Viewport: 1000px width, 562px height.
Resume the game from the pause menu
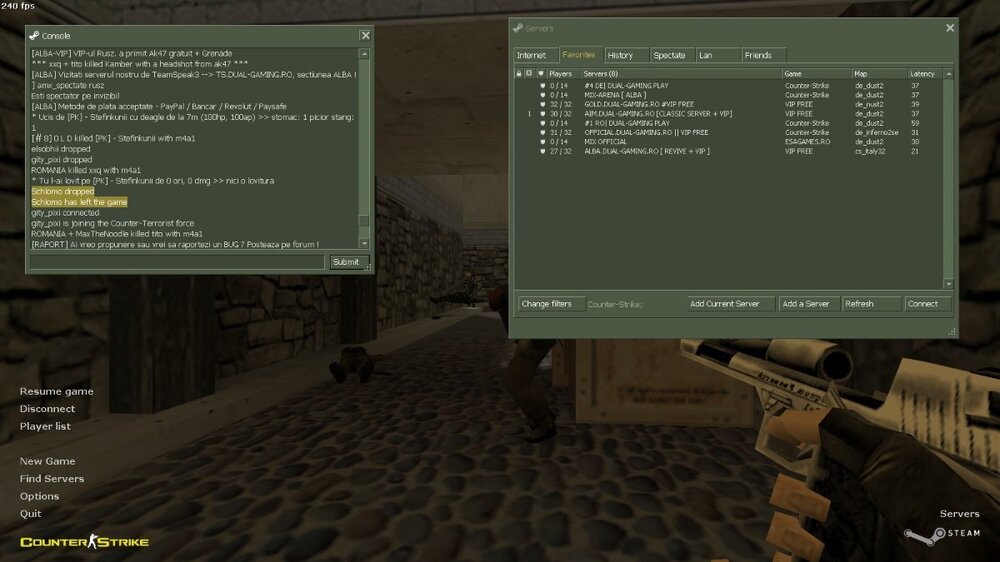point(56,391)
